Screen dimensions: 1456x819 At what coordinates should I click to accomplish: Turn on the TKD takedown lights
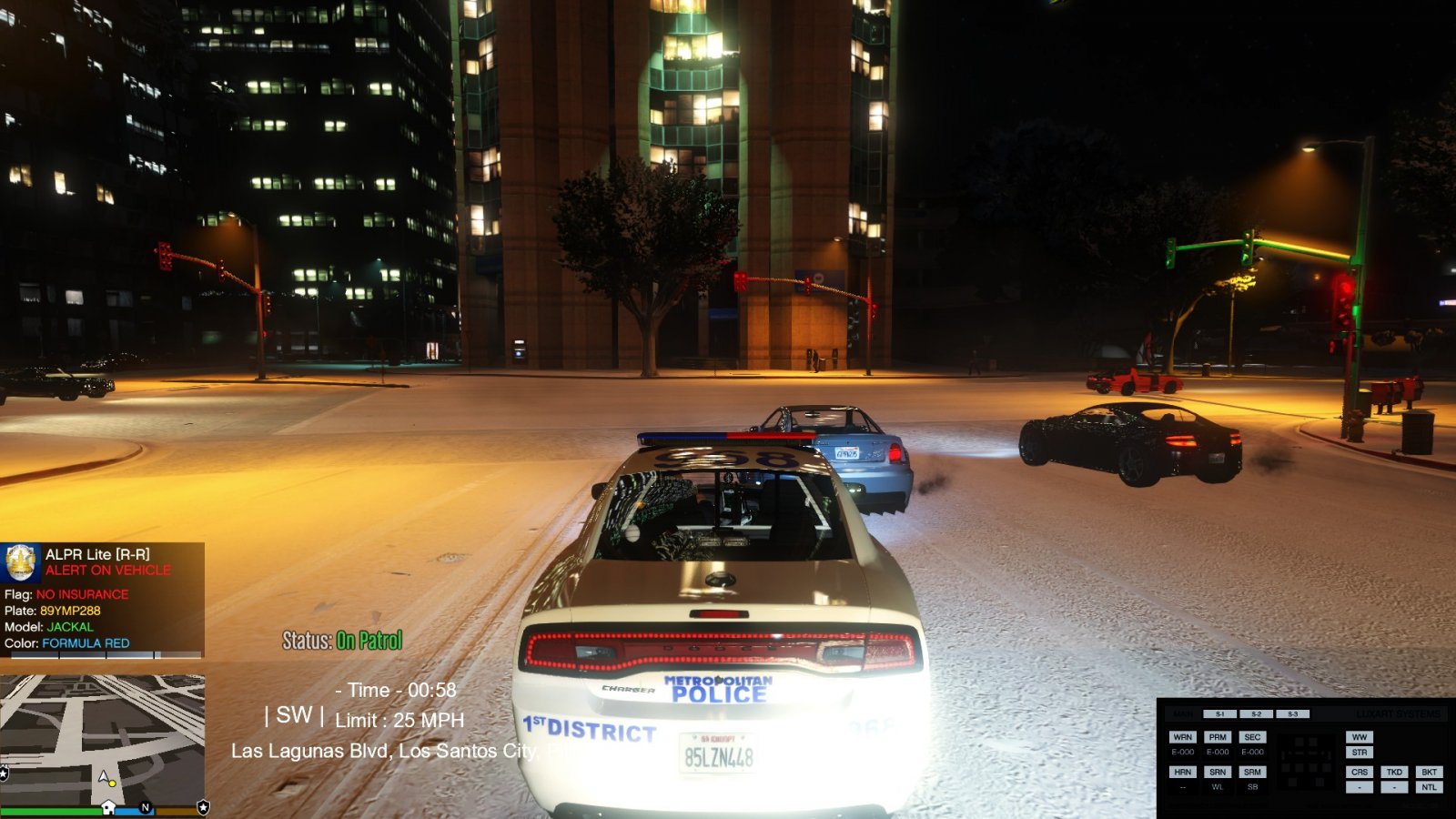1394,772
